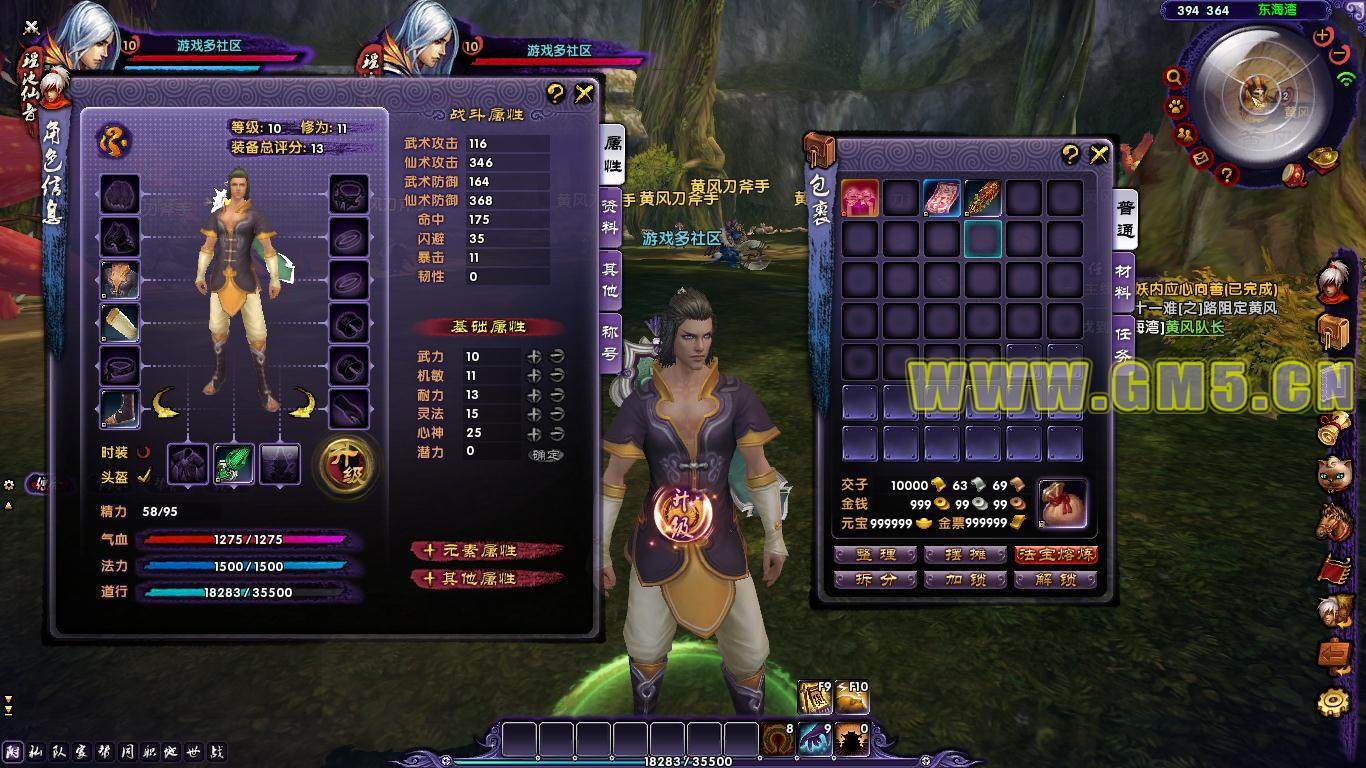Expand the 元素属性 element attributes
1366x768 pixels.
[x=487, y=551]
